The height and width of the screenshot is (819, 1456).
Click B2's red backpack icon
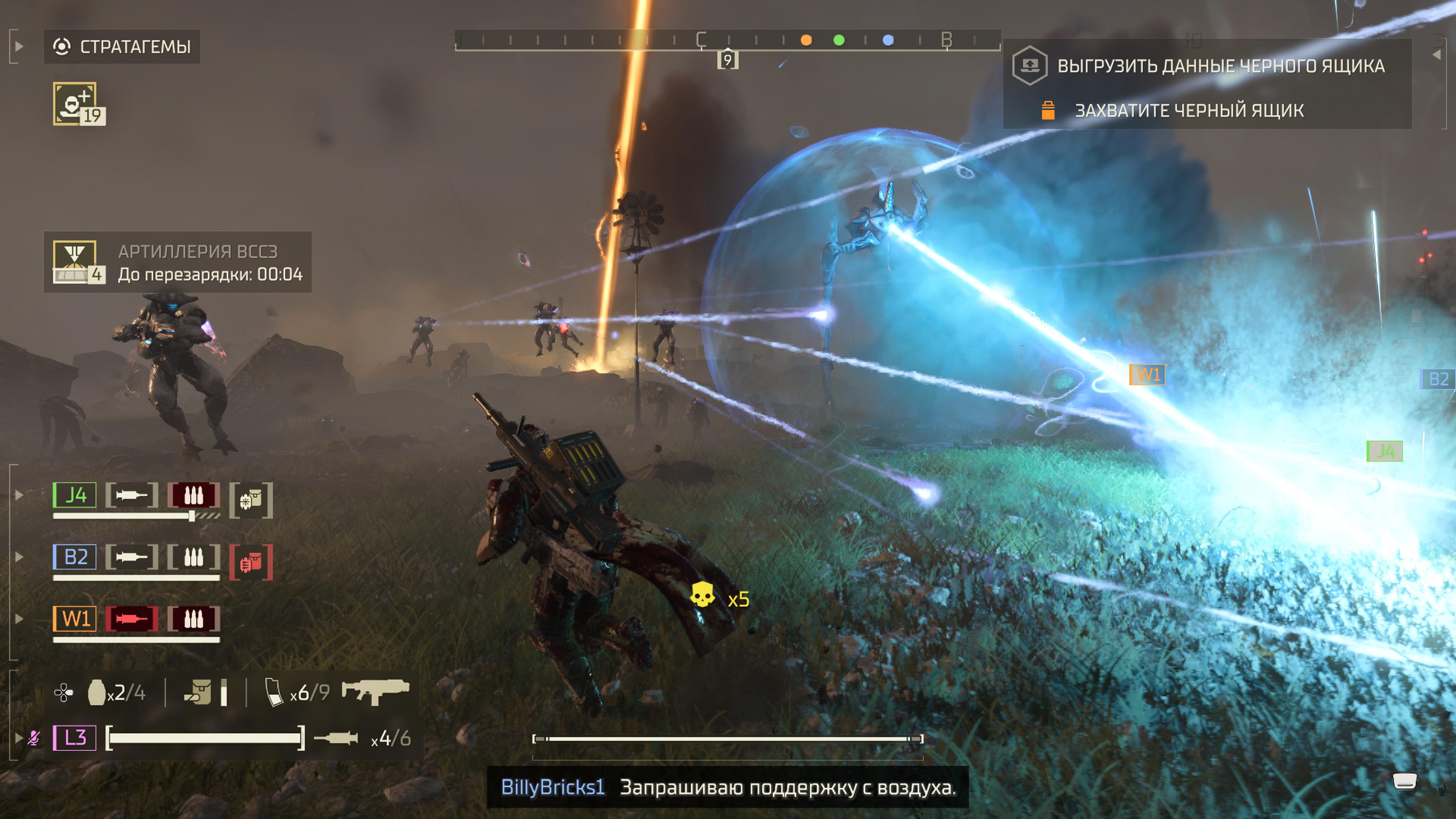[251, 562]
